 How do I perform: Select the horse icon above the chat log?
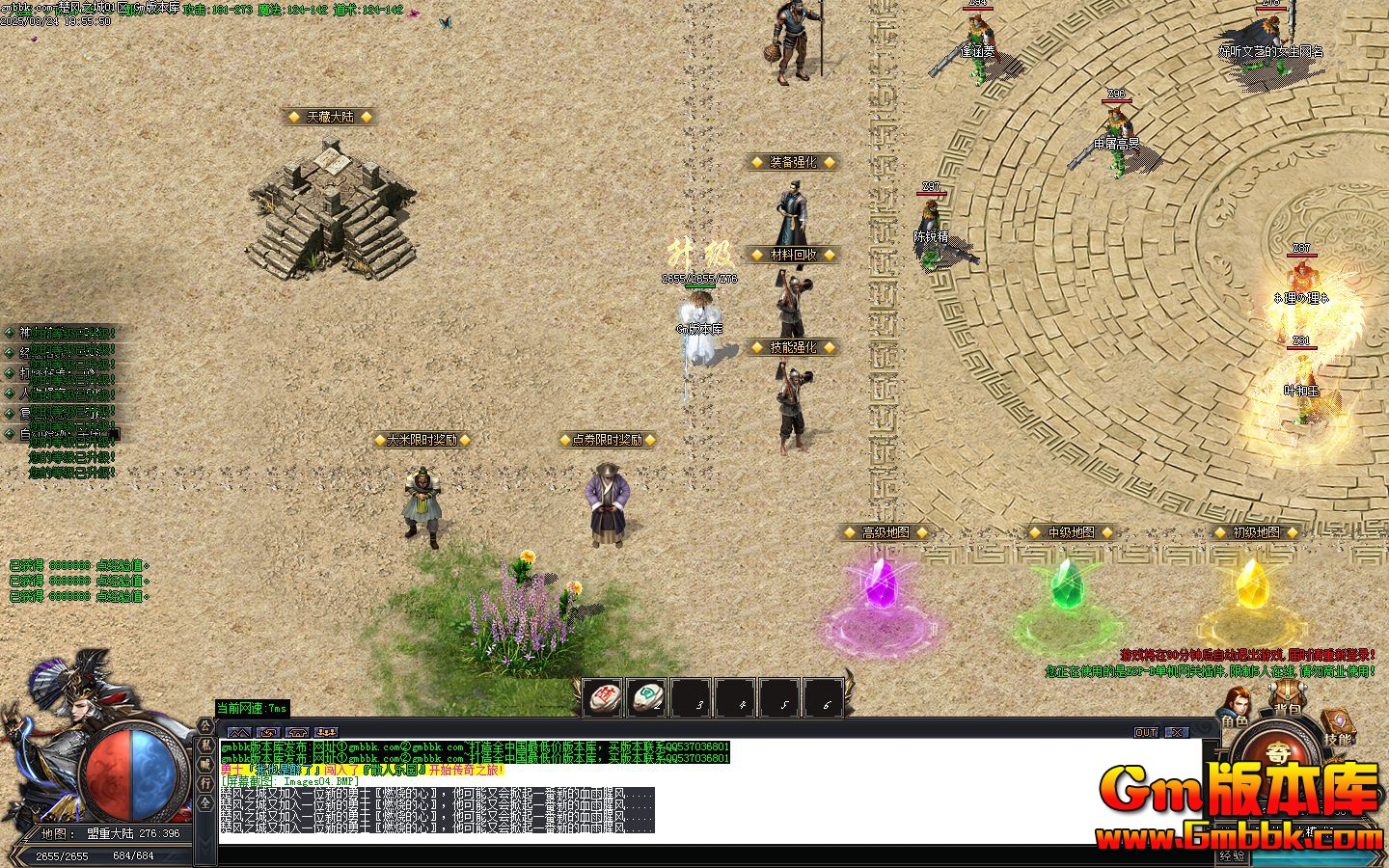pos(298,733)
